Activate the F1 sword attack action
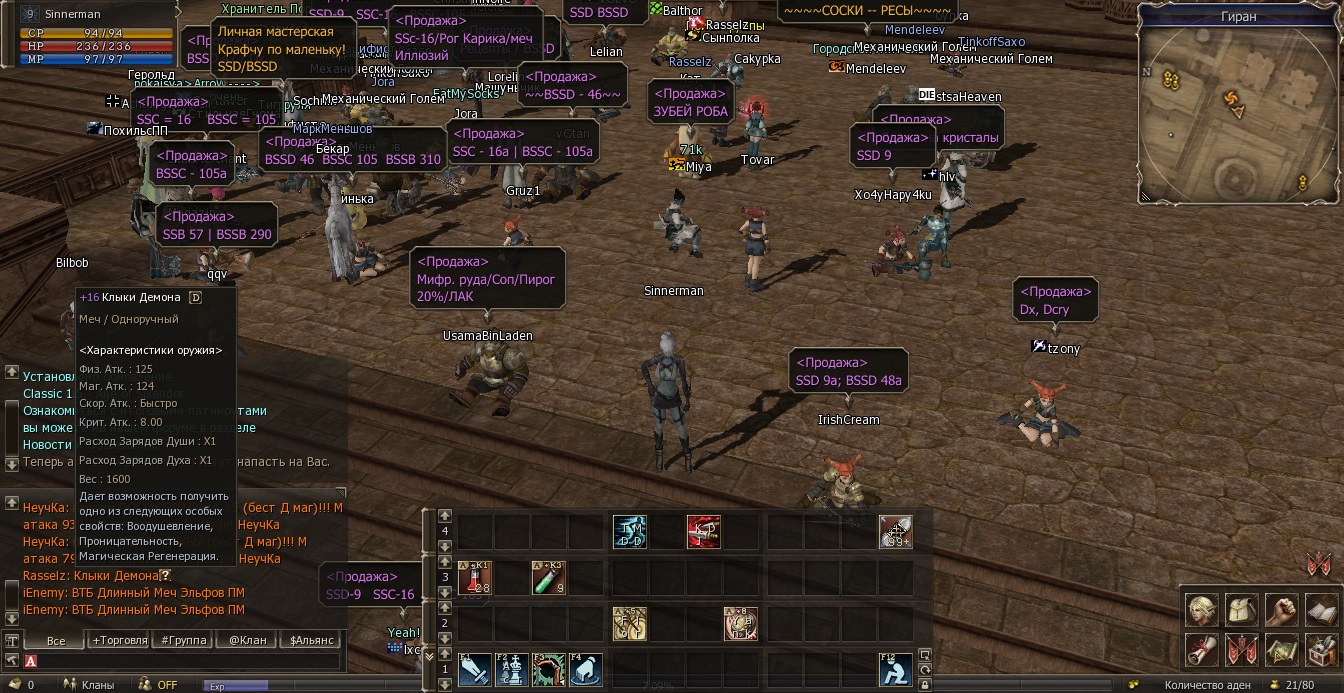 [475, 670]
